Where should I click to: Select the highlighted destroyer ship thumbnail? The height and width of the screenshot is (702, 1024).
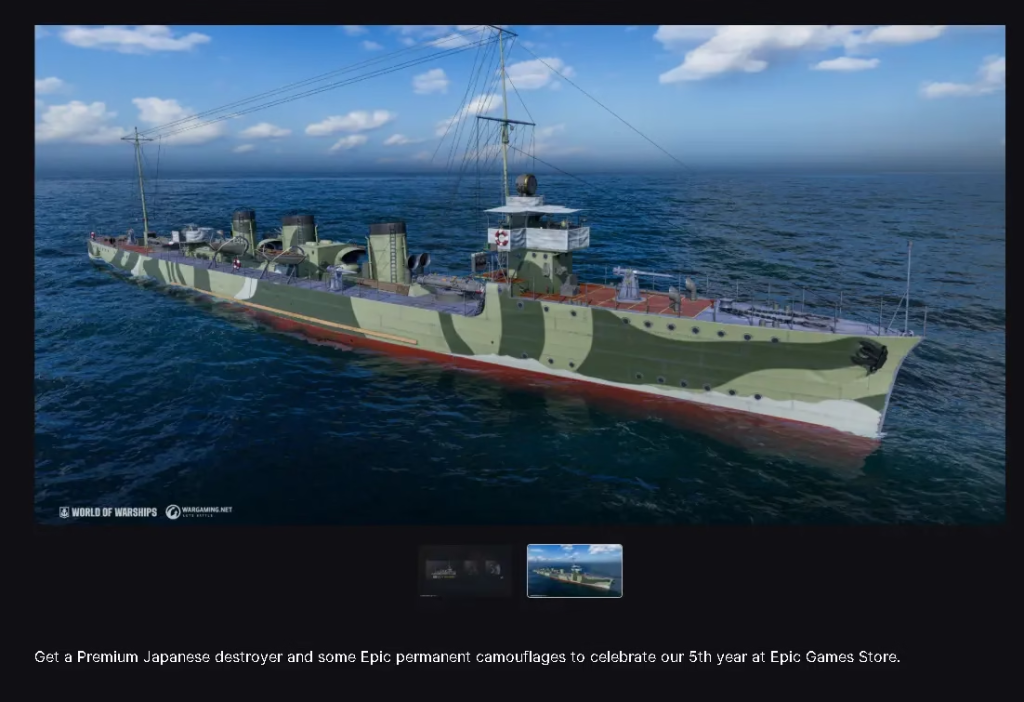click(x=574, y=571)
